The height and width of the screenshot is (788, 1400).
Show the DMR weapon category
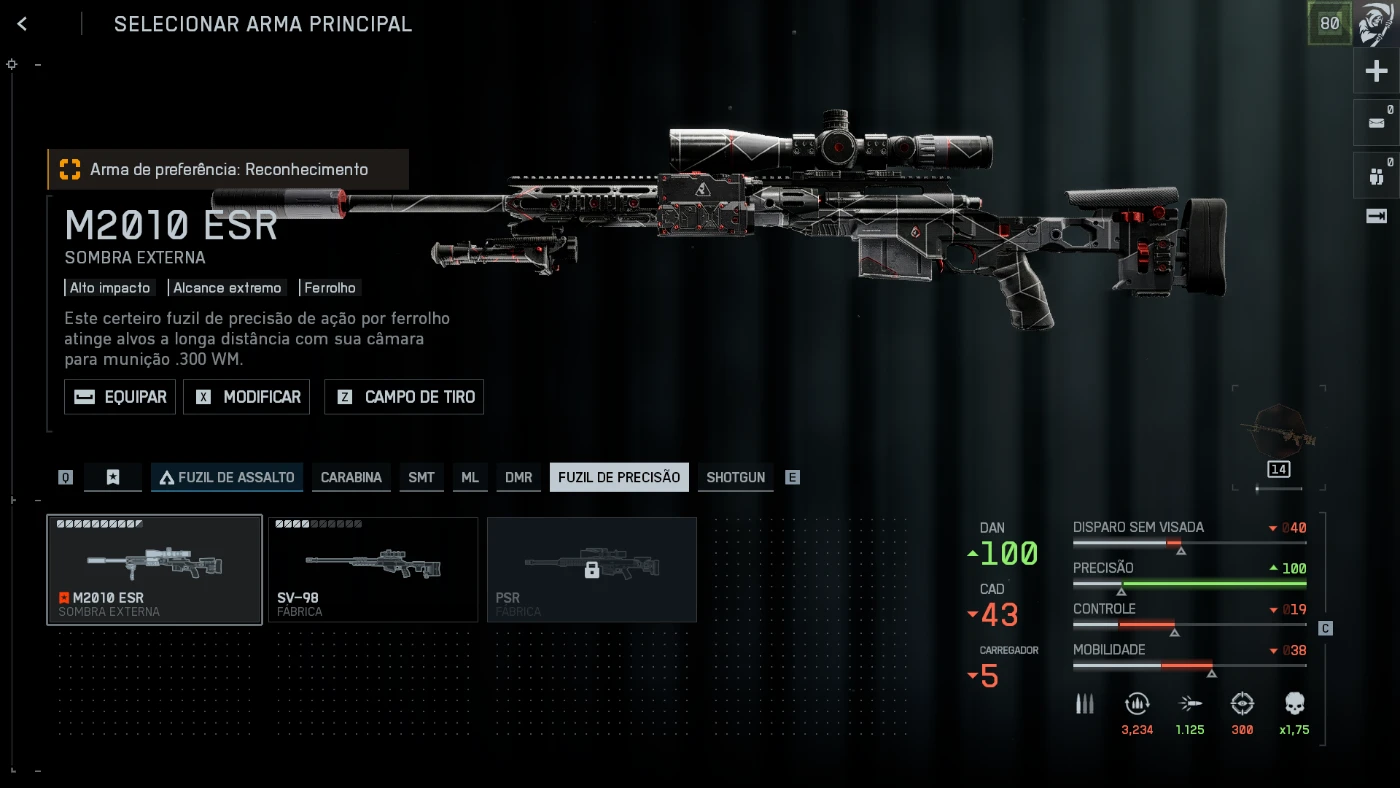518,477
